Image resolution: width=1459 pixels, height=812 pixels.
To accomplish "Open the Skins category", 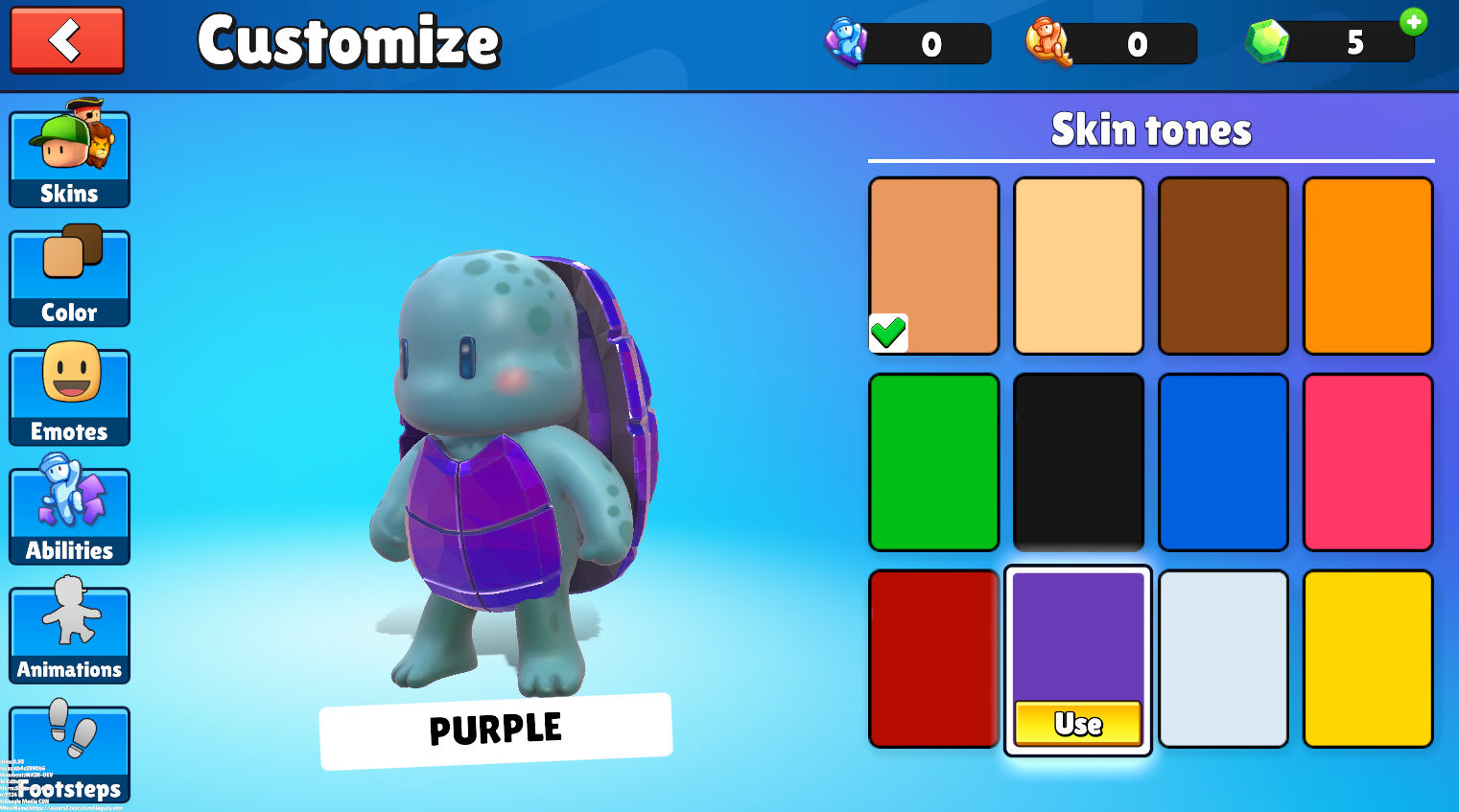I will pyautogui.click(x=69, y=159).
